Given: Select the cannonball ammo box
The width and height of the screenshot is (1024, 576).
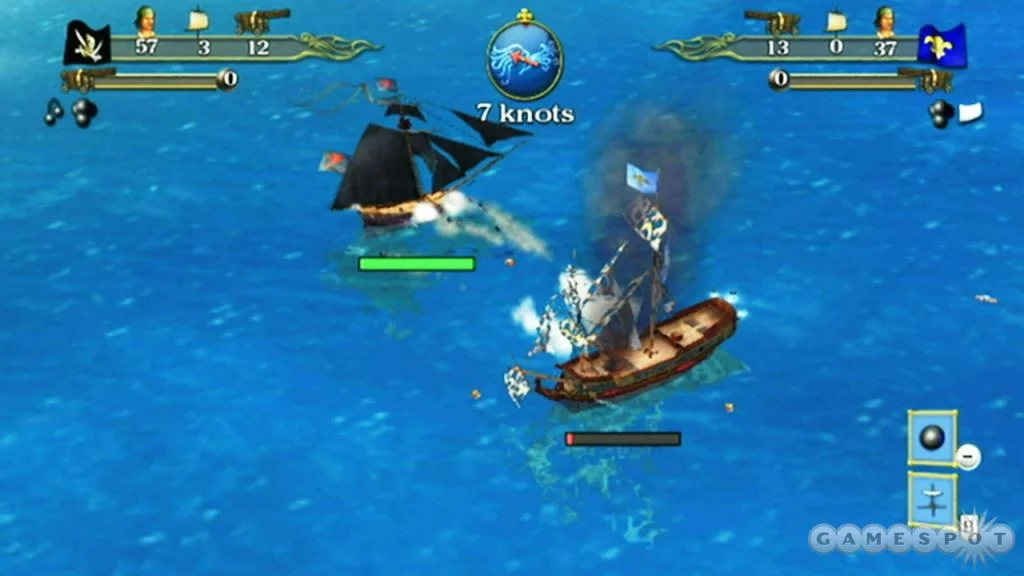Looking at the screenshot, I should [932, 438].
